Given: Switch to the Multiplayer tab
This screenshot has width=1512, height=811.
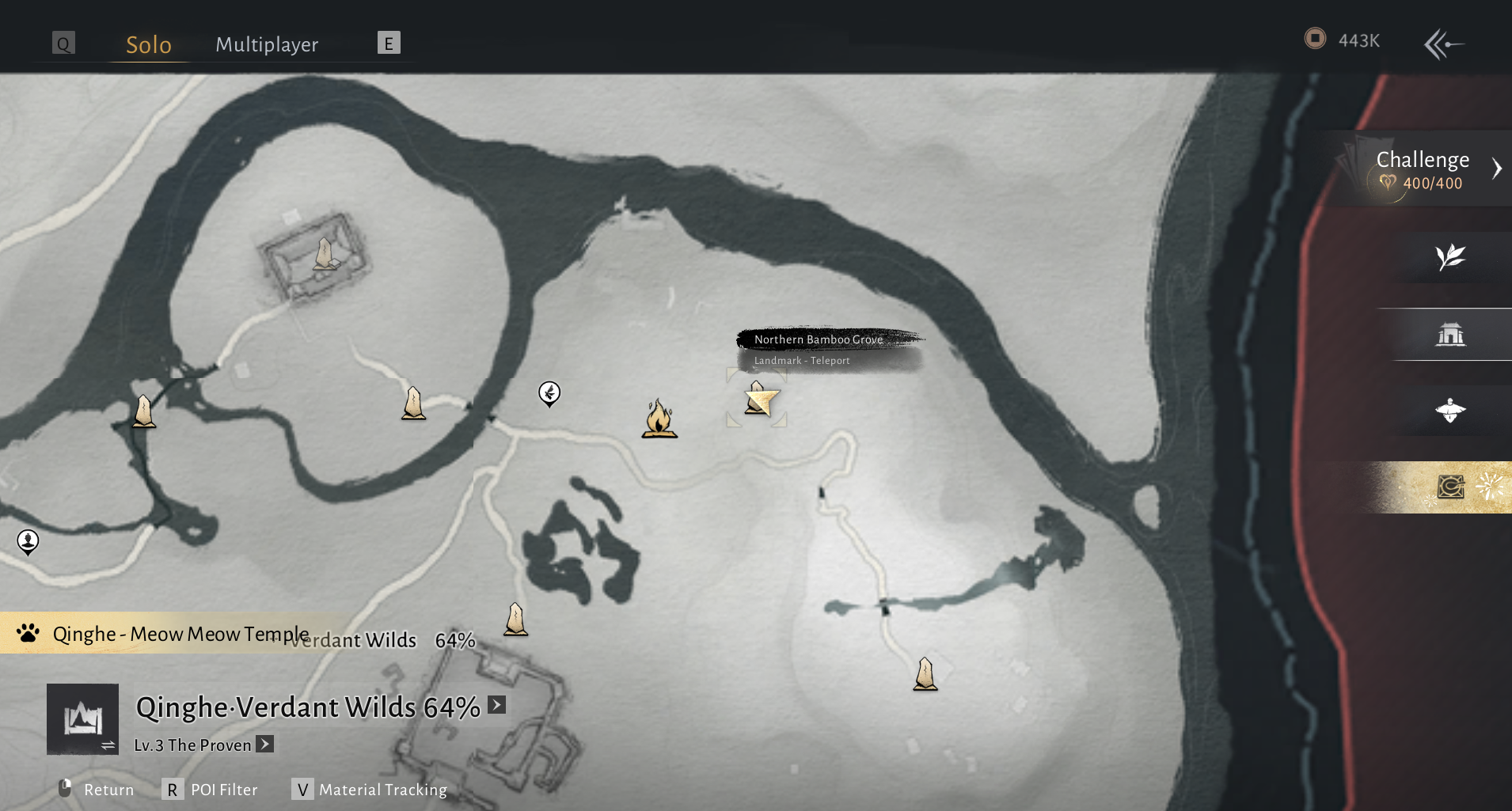Looking at the screenshot, I should coord(267,45).
